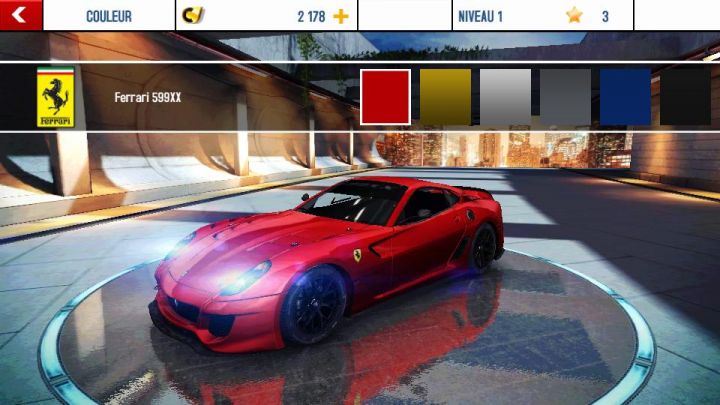This screenshot has height=405, width=720.
Task: Add more credits with the plus icon
Action: (341, 16)
